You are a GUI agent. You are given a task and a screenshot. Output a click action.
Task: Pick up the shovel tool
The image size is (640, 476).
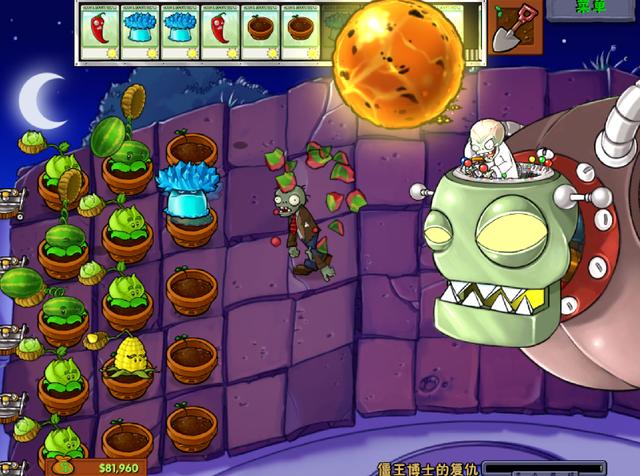(x=516, y=28)
